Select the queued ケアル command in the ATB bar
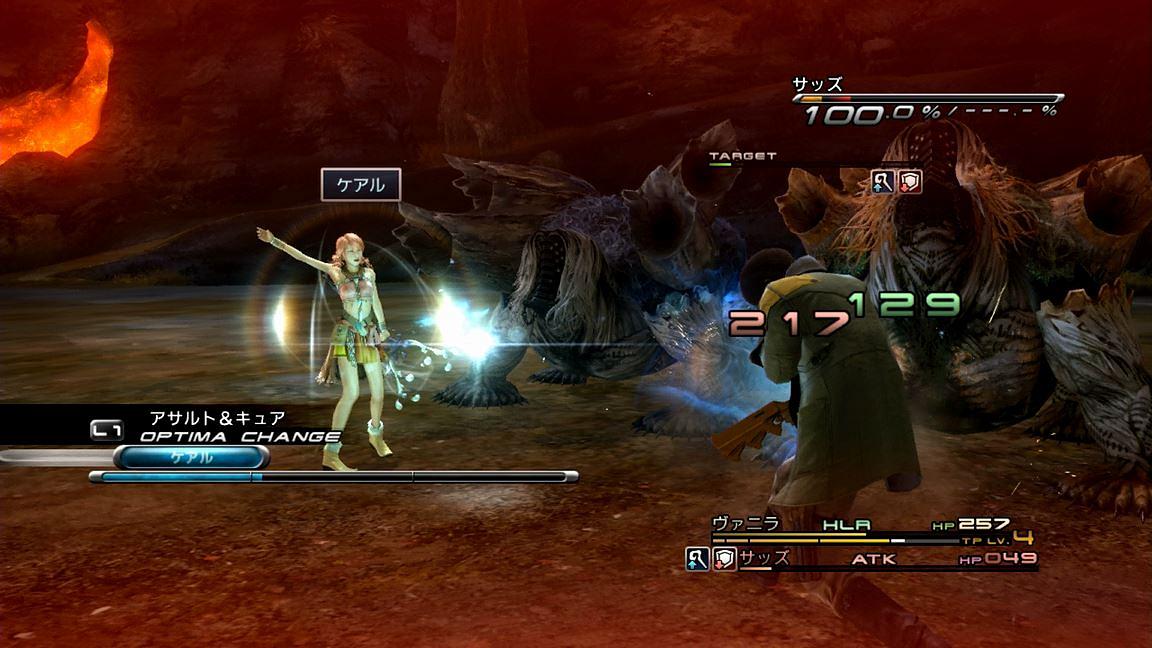The image size is (1152, 648). [191, 457]
